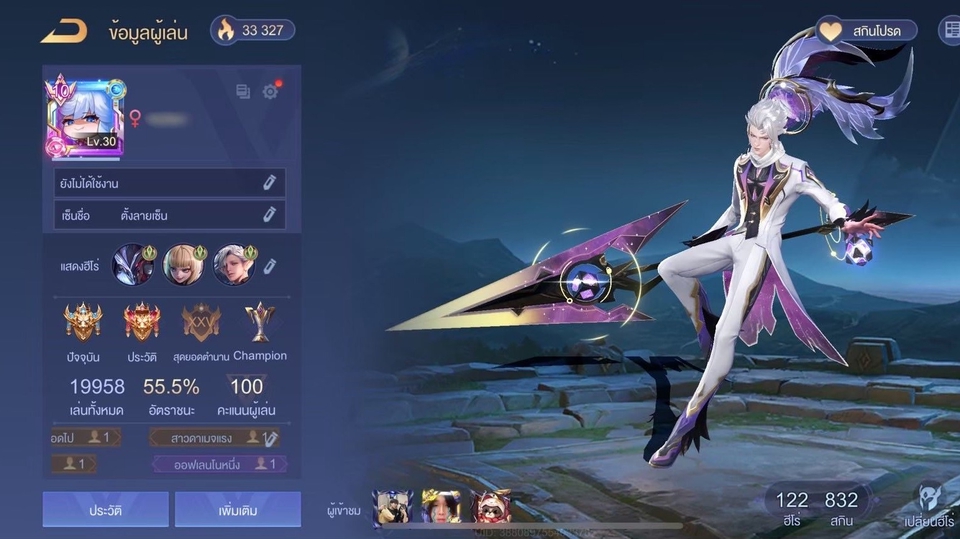Click the ออฟเลนในหนึ่ง tag
The image size is (960, 539).
coord(219,464)
